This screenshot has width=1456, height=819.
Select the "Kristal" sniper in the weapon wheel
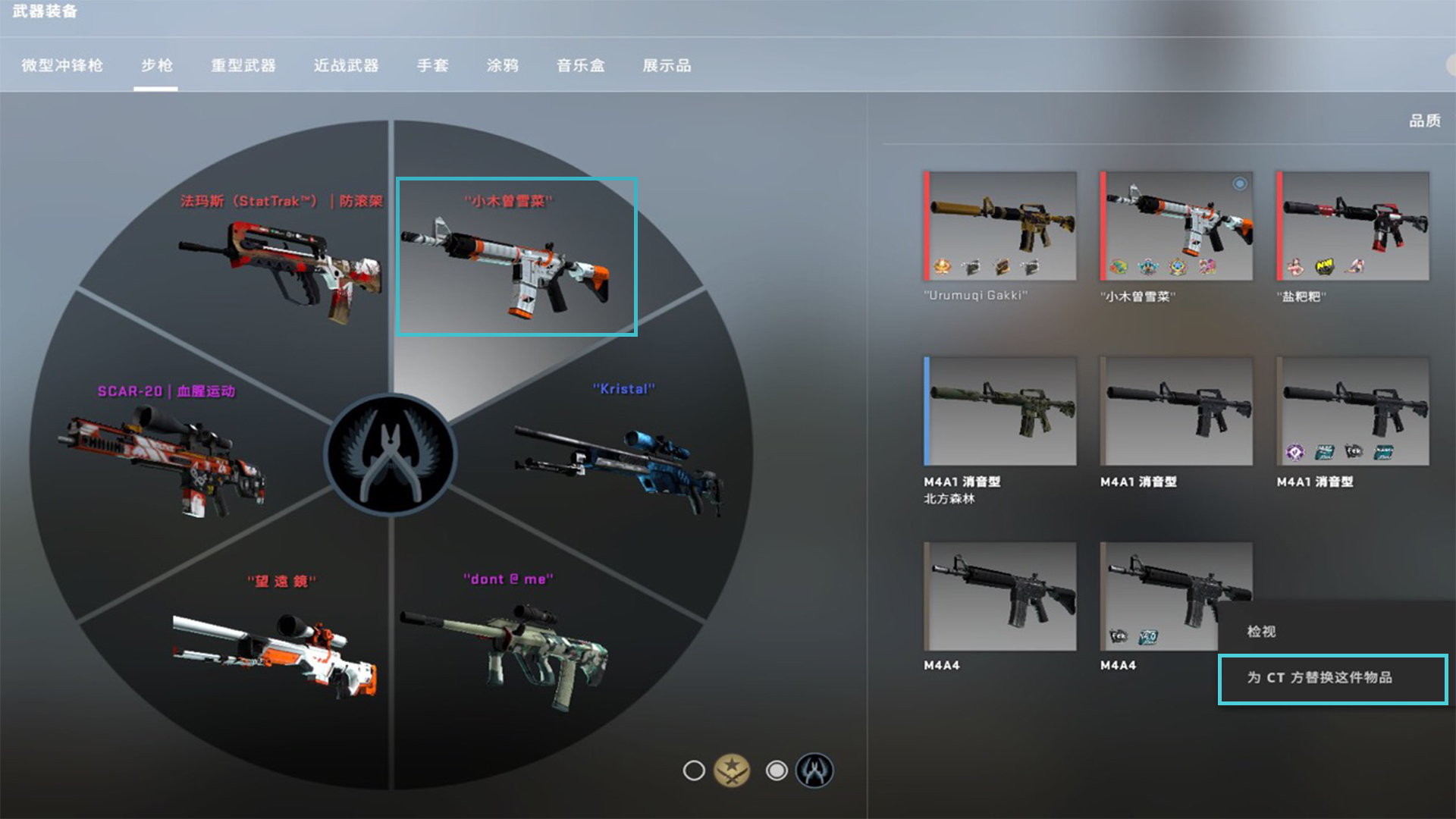point(622,455)
